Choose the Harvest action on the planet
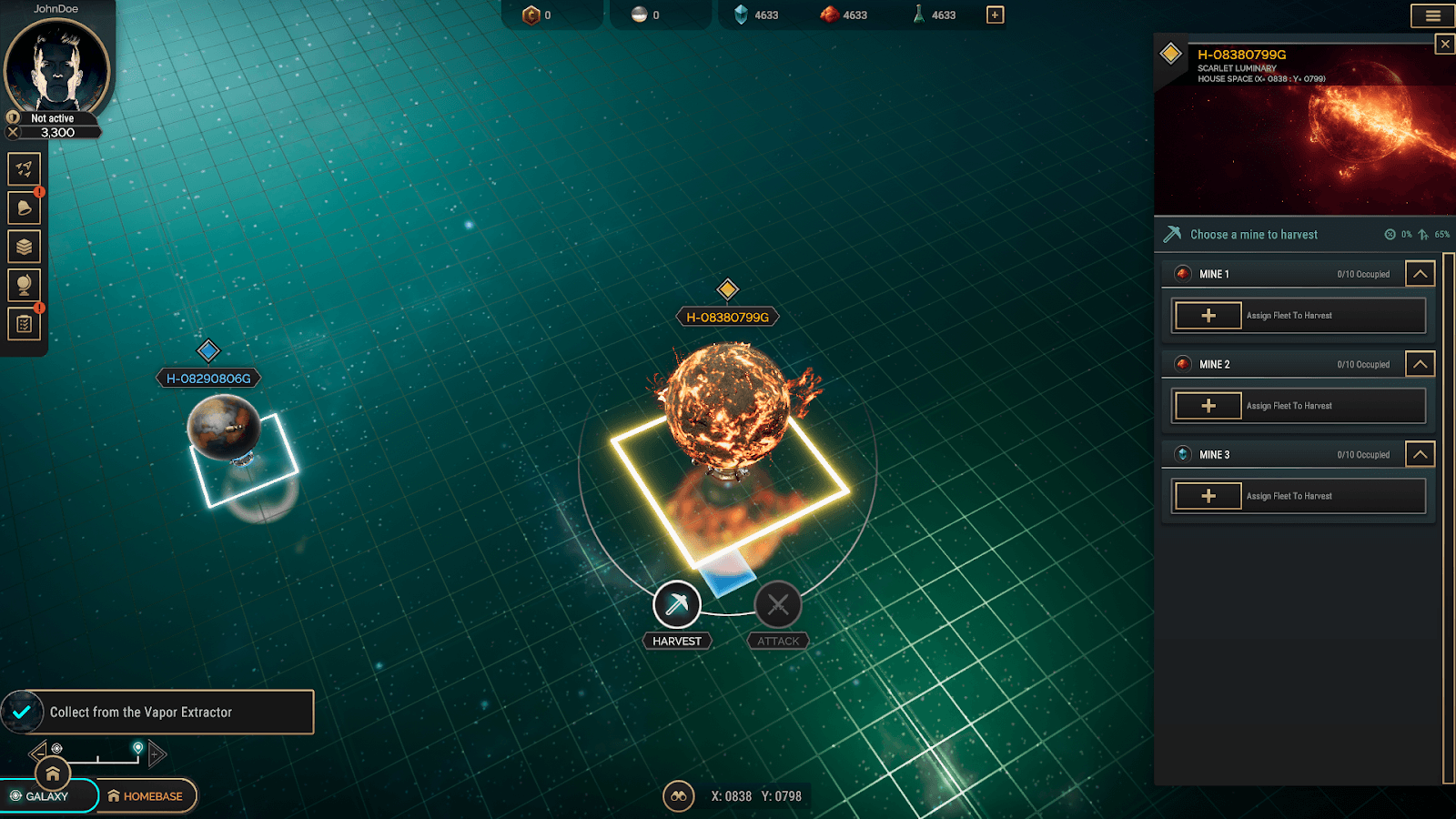This screenshot has width=1456, height=819. tap(677, 605)
